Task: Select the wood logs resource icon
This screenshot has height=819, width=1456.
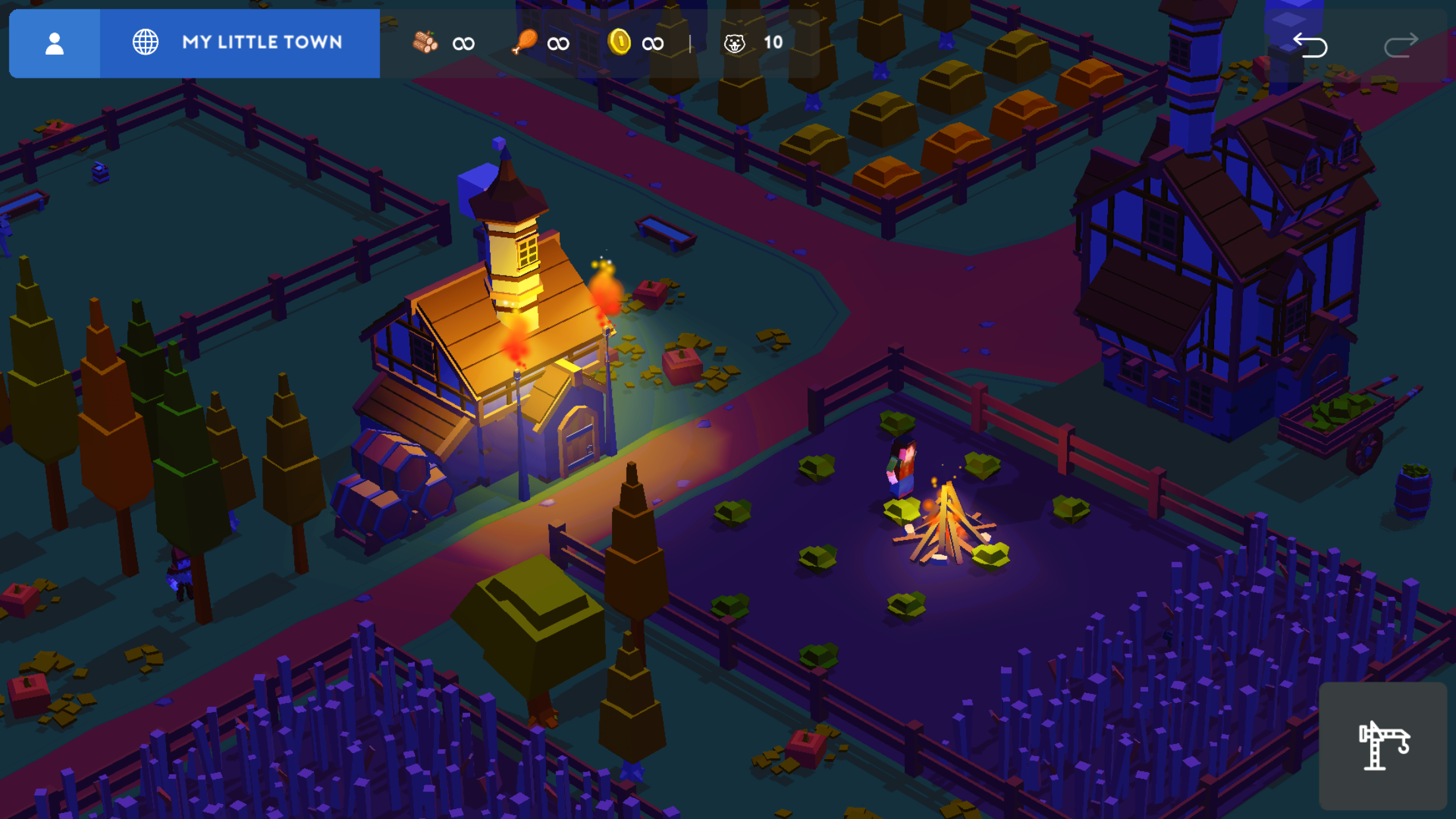Action: coord(425,42)
